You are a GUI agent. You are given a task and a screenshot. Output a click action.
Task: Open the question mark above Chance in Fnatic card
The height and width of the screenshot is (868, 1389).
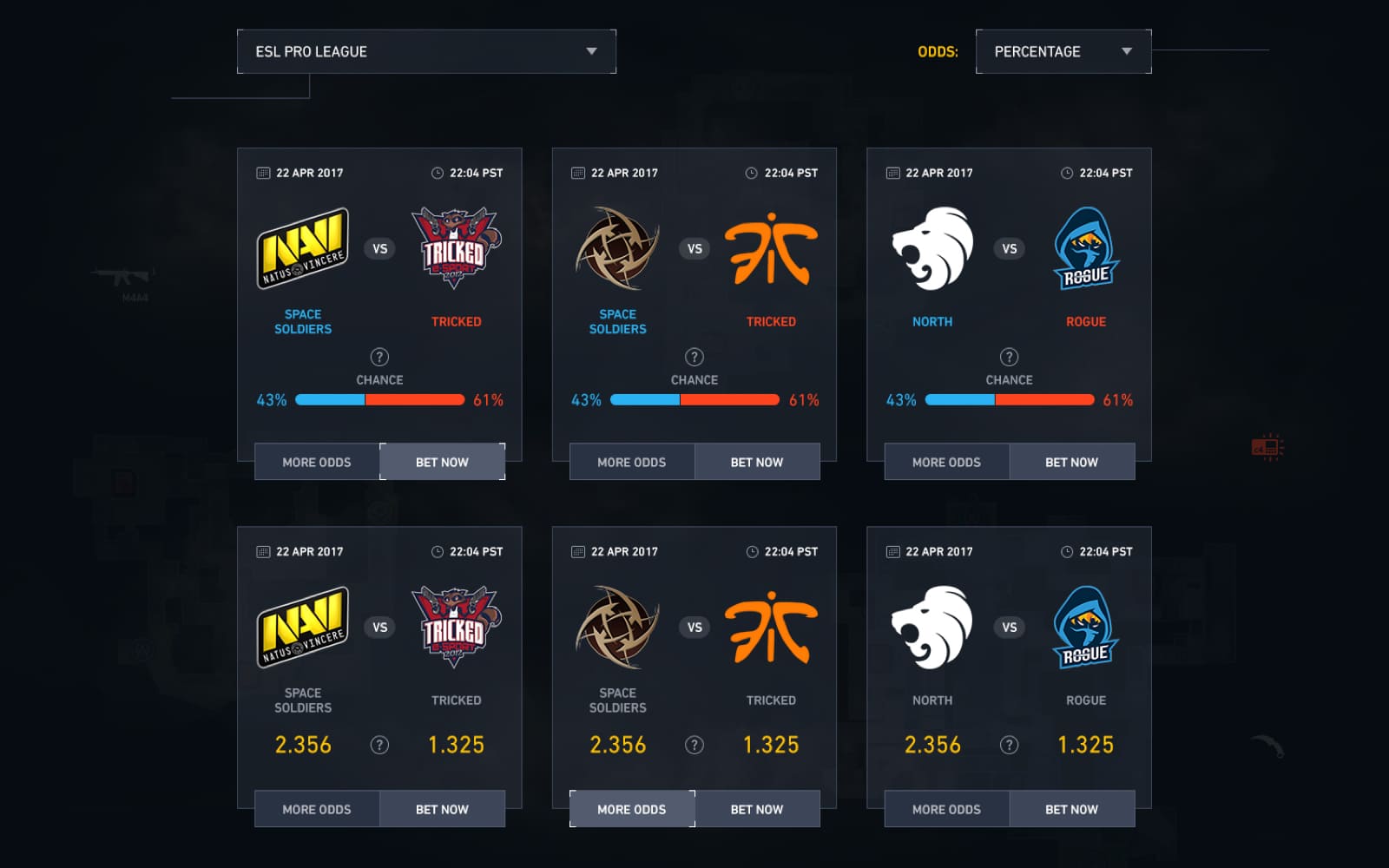click(x=694, y=357)
